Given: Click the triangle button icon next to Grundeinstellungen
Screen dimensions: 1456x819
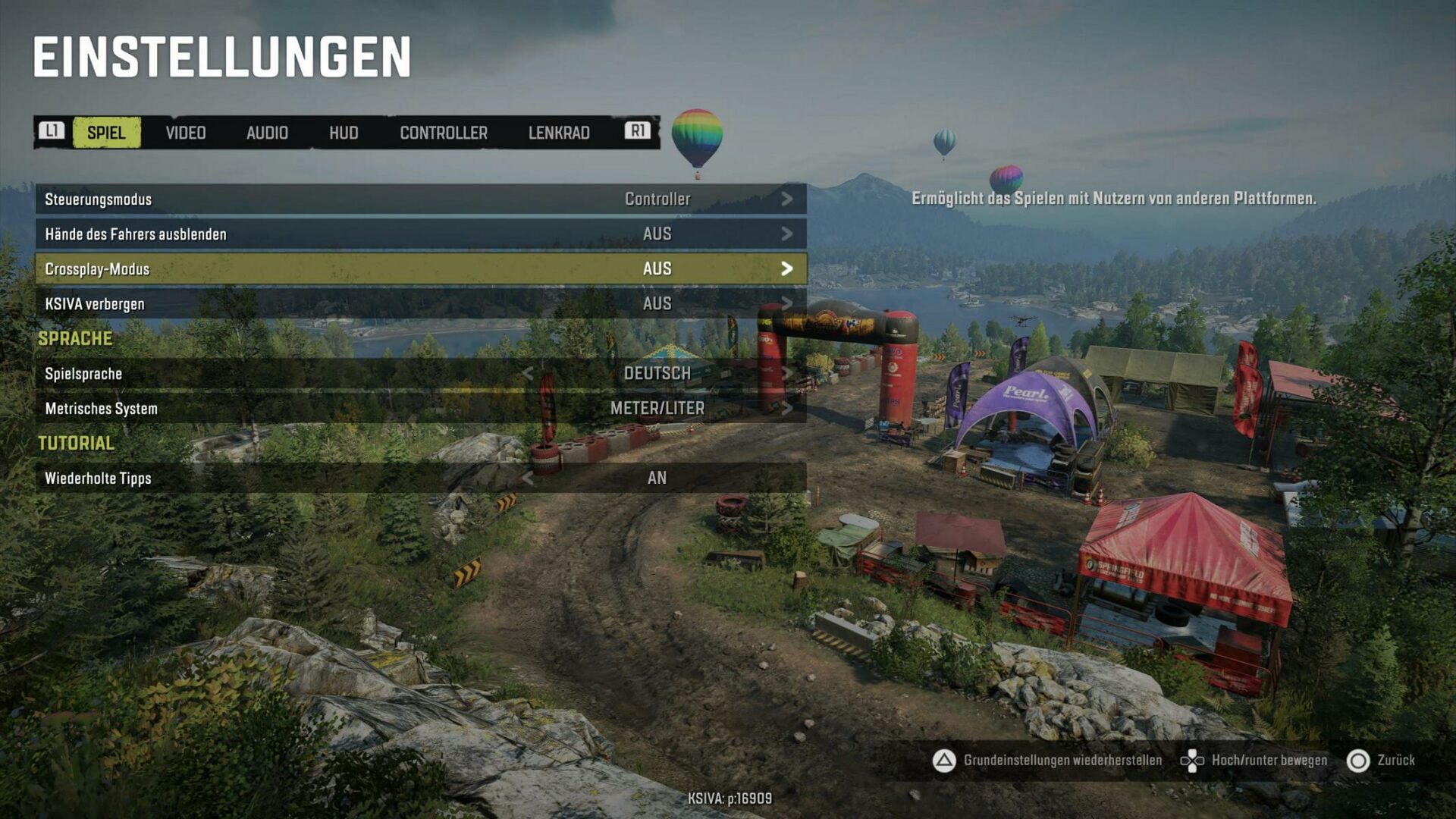Looking at the screenshot, I should click(x=944, y=758).
